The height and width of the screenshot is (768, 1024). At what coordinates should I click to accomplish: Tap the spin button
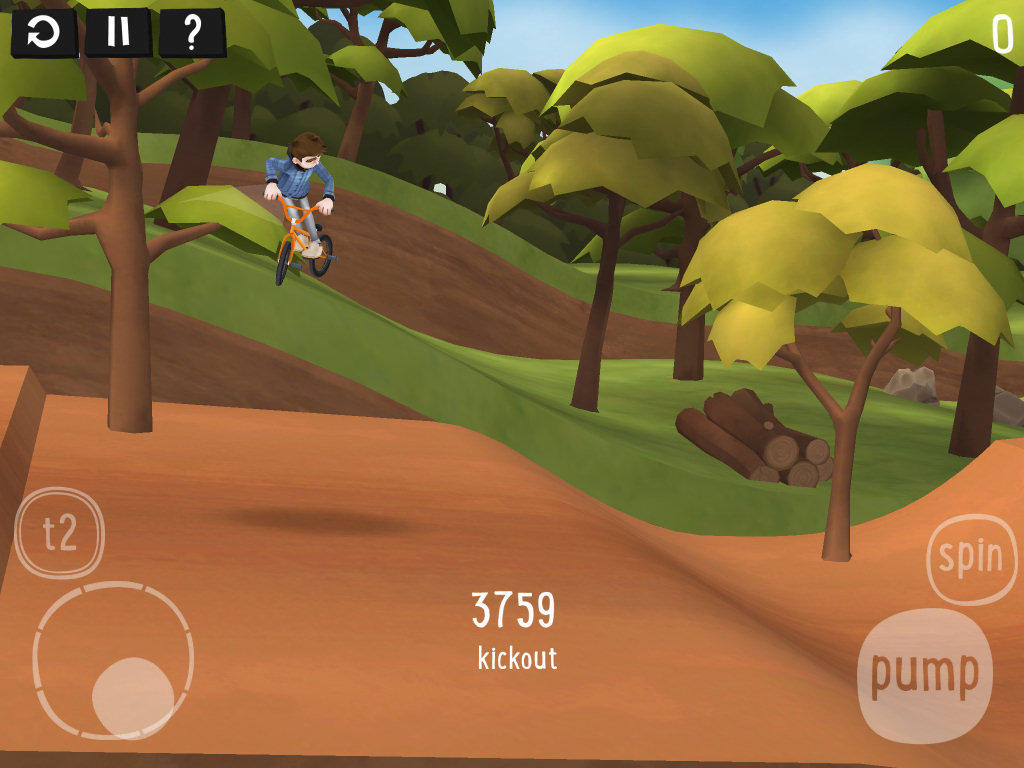(971, 558)
